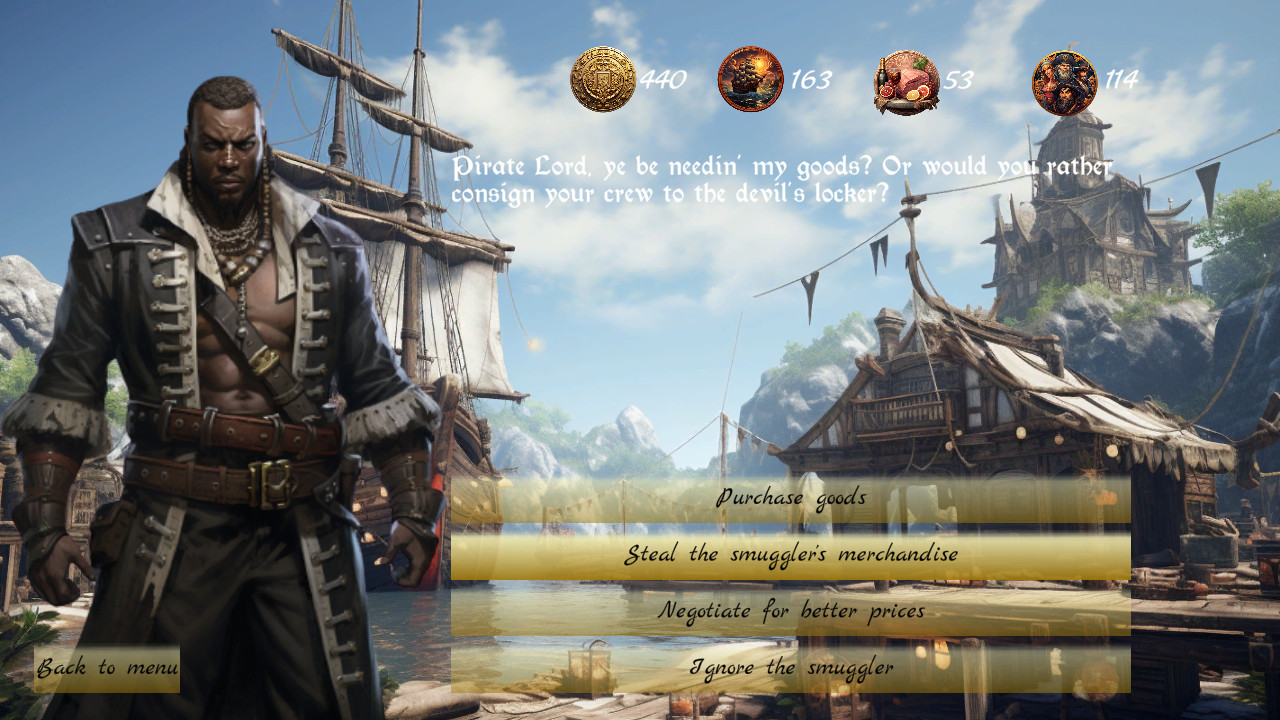Choose "Negotiate for better prices"

coord(790,609)
